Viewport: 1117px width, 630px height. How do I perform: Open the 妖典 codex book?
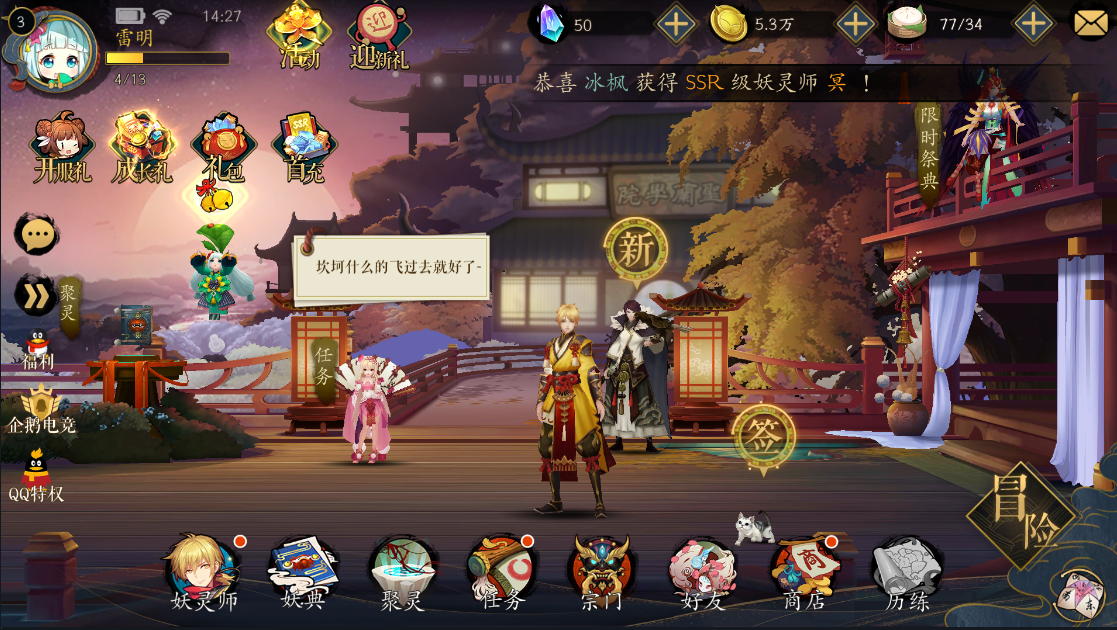pyautogui.click(x=302, y=571)
